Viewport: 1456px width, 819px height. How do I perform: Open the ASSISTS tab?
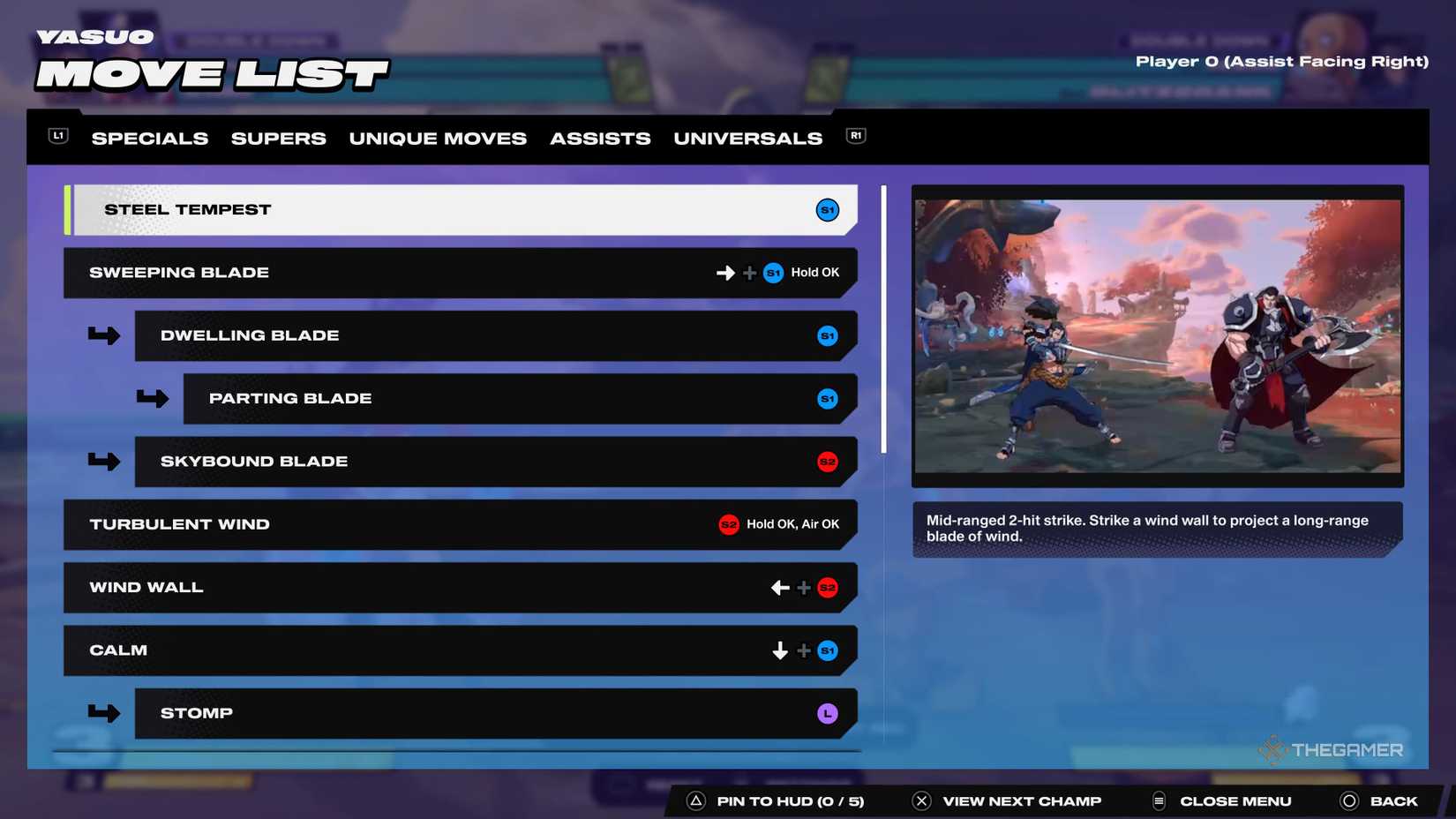(x=600, y=138)
